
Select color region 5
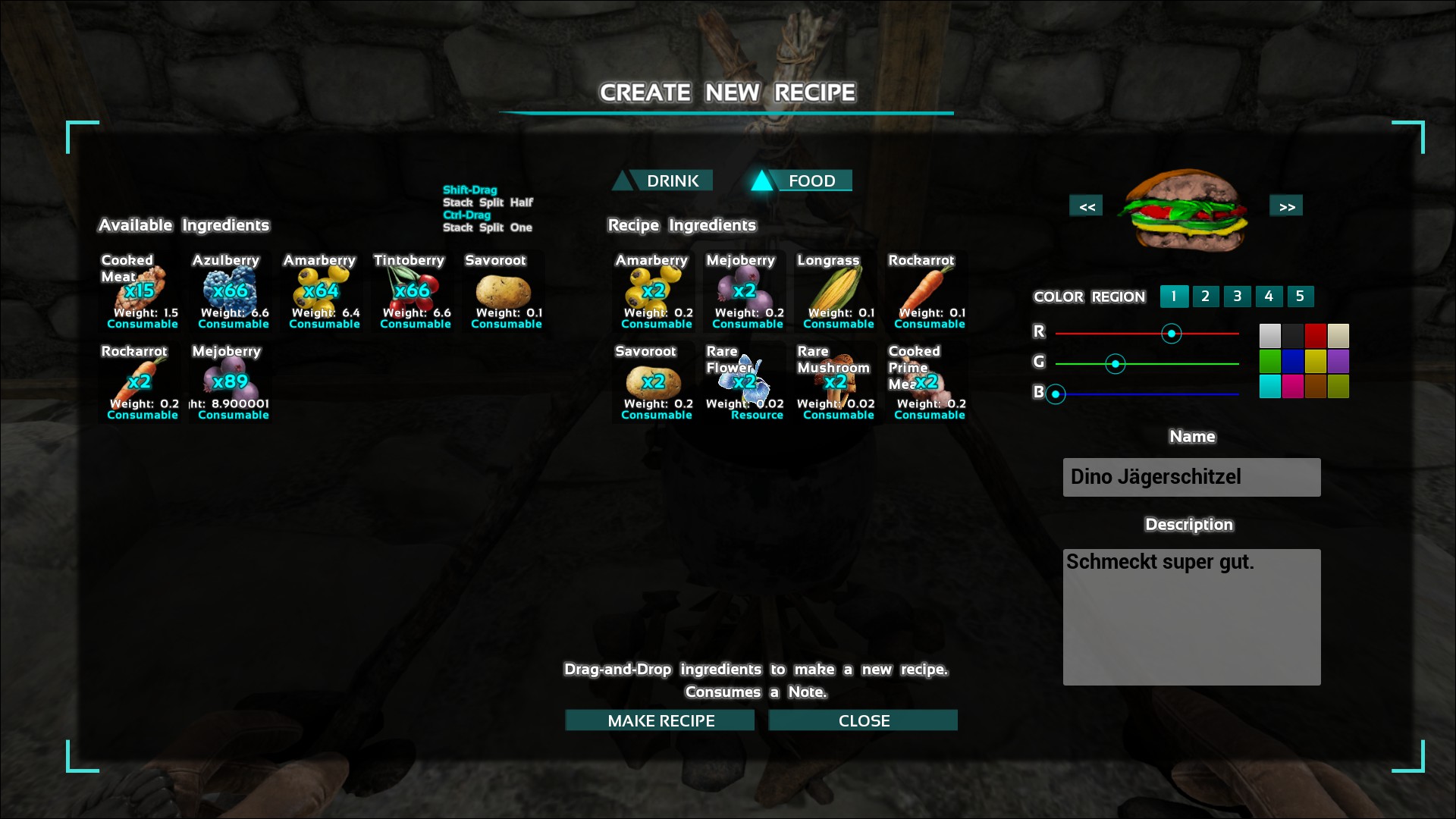pyautogui.click(x=1300, y=297)
